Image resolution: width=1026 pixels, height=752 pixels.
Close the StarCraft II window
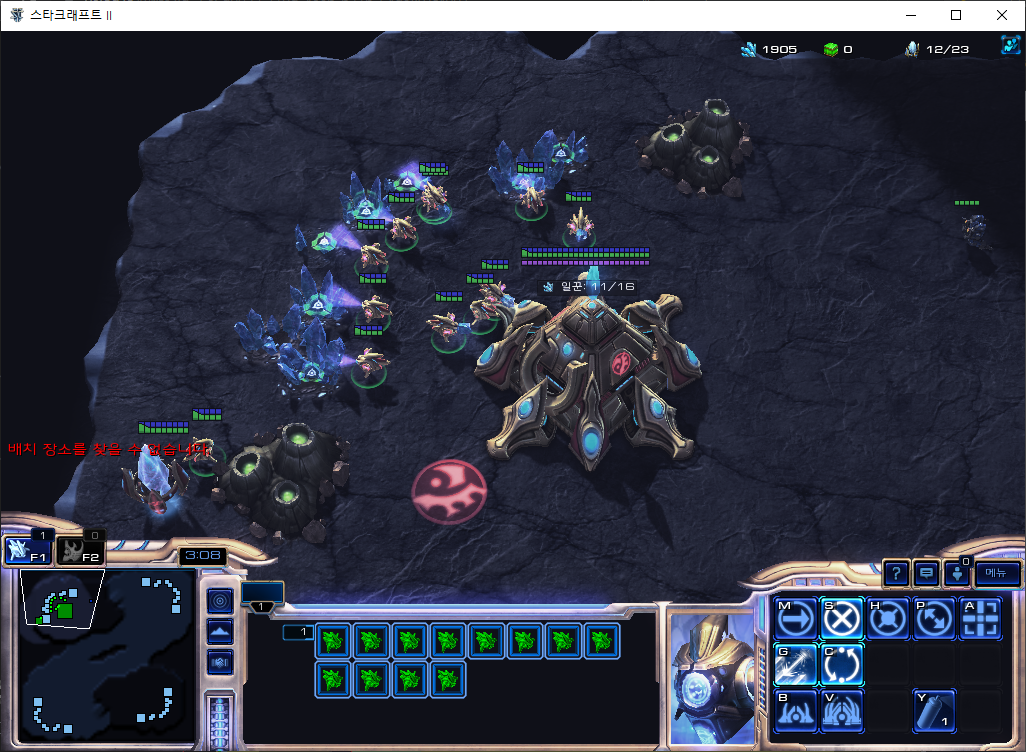(x=1002, y=15)
